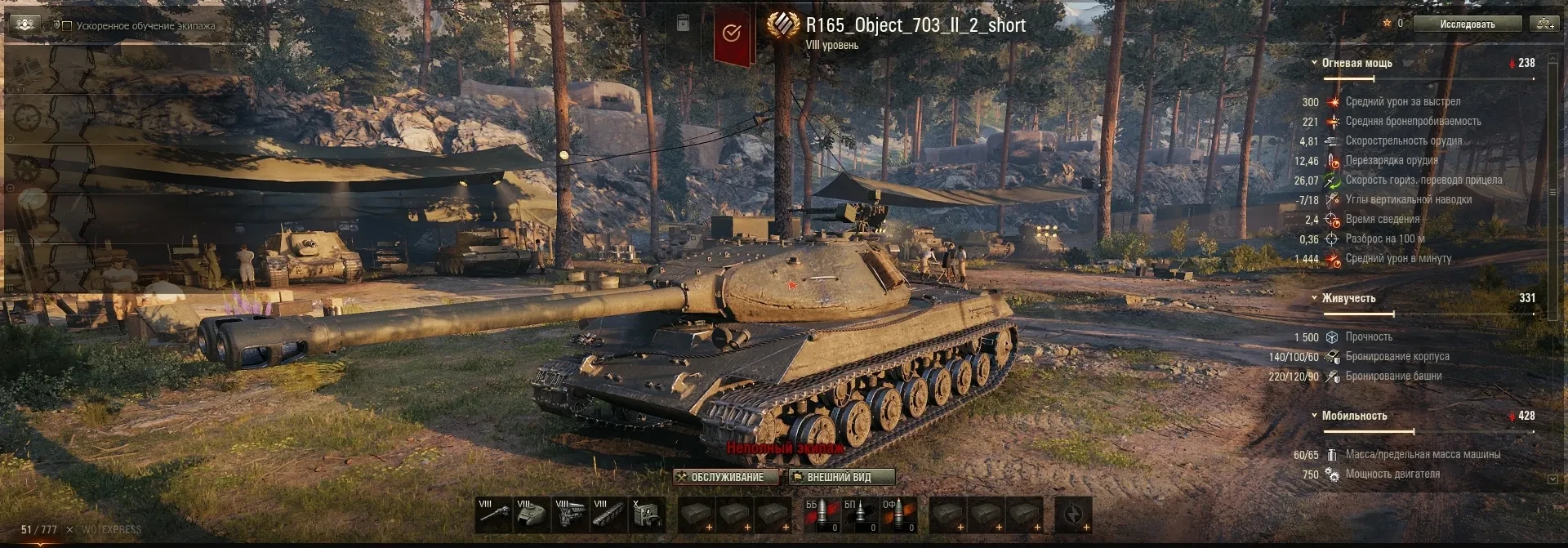Click the red flag checkmark mission icon

[732, 34]
